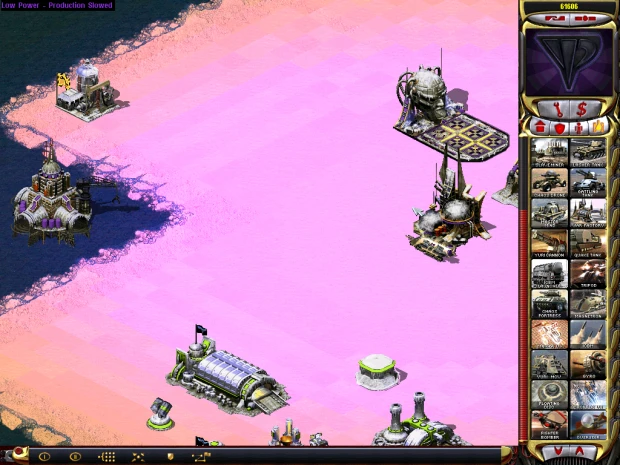This screenshot has height=465, width=620.
Task: Activate the Sell dollar-sign button
Action: pyautogui.click(x=582, y=107)
